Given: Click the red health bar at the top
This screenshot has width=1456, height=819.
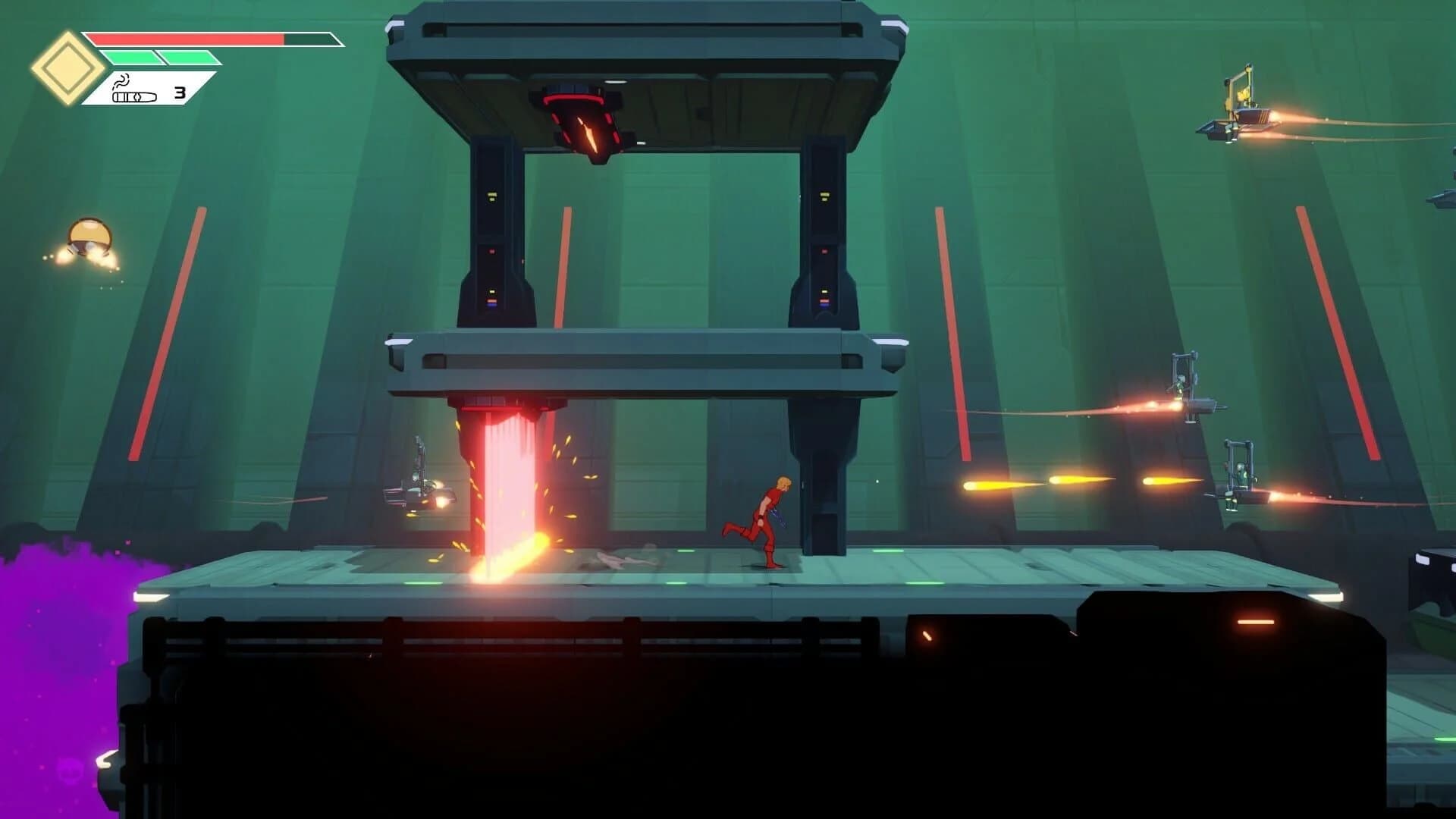Looking at the screenshot, I should [x=190, y=38].
